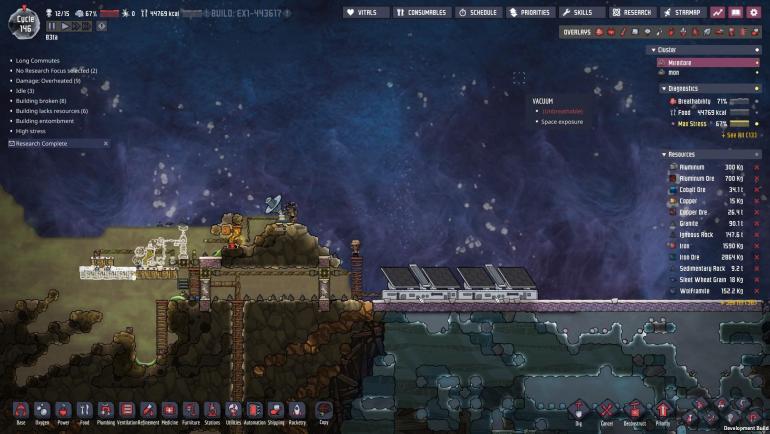
Task: Open the gear options menu
Action: [753, 13]
